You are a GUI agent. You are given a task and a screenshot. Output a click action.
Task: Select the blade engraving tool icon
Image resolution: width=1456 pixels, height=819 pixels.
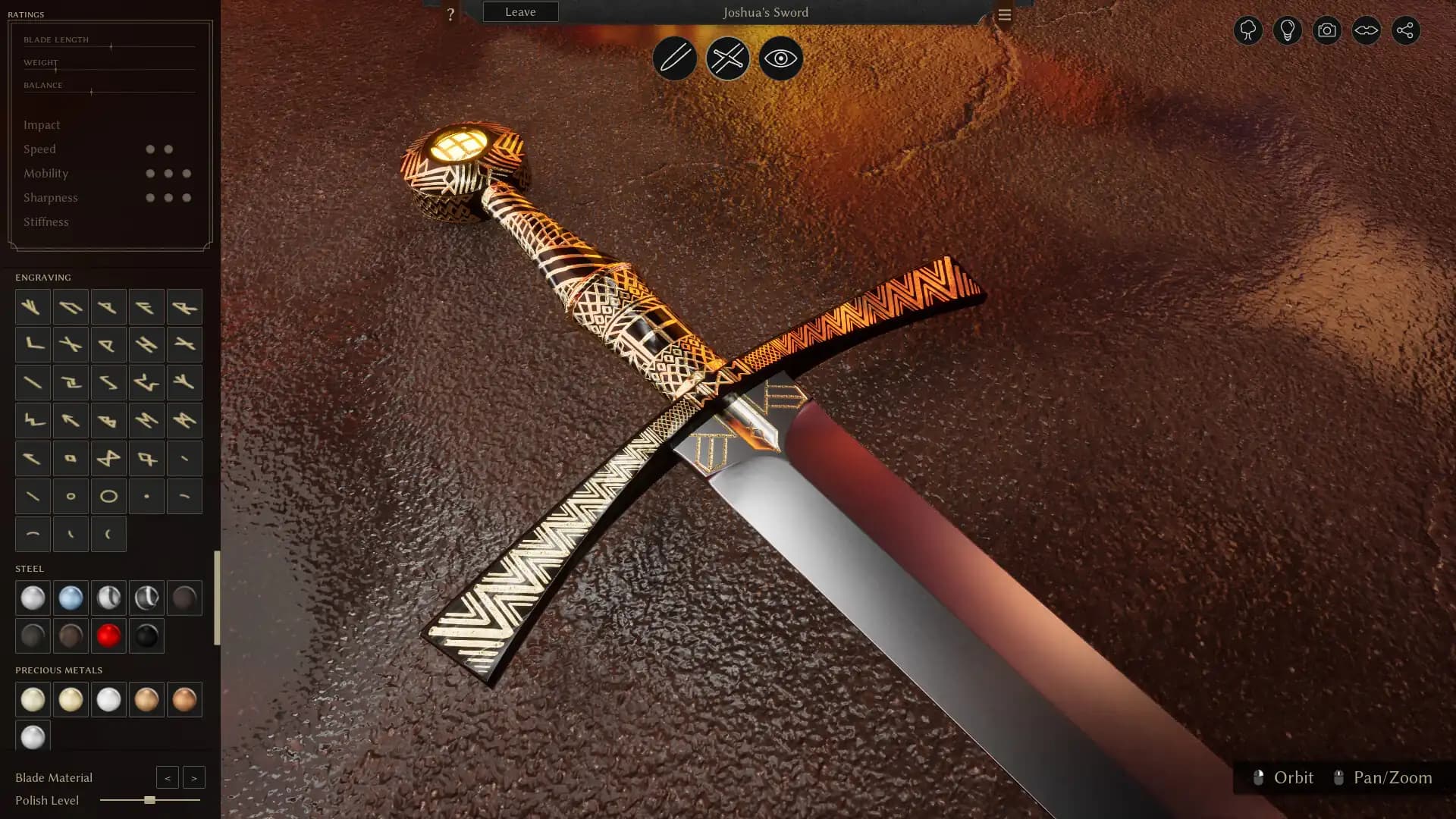(674, 58)
